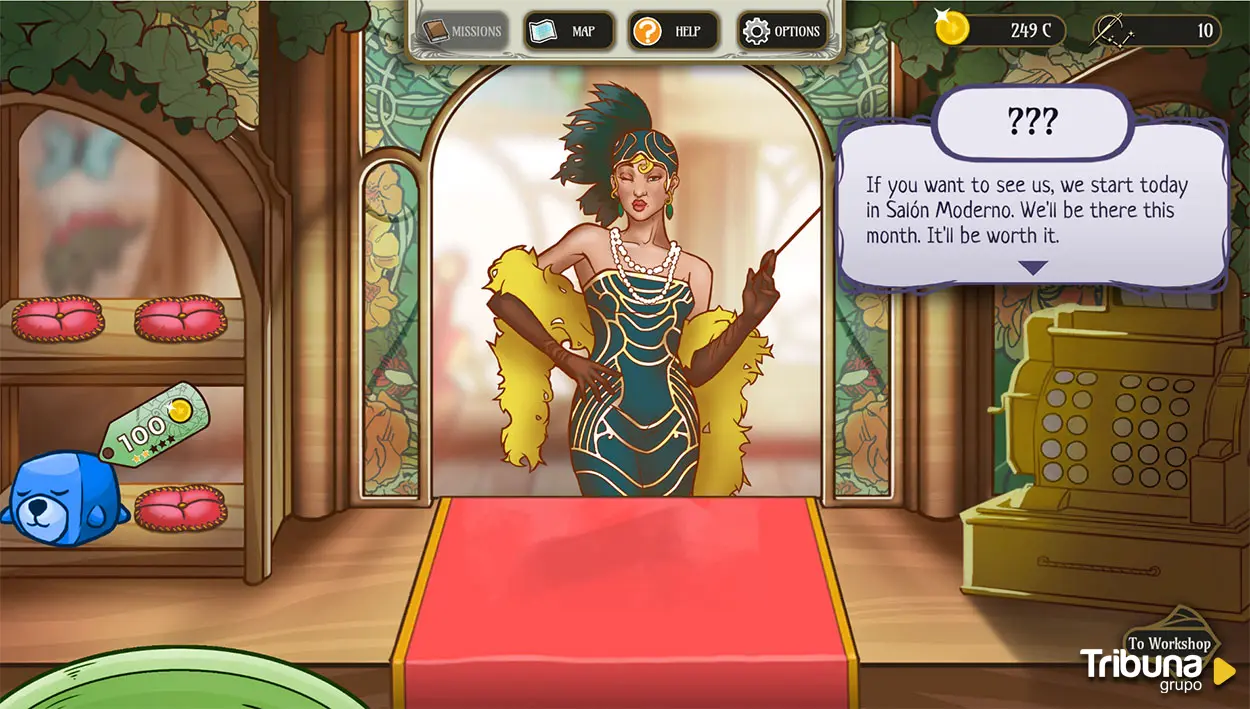Go to the Workshop

pos(1169,641)
